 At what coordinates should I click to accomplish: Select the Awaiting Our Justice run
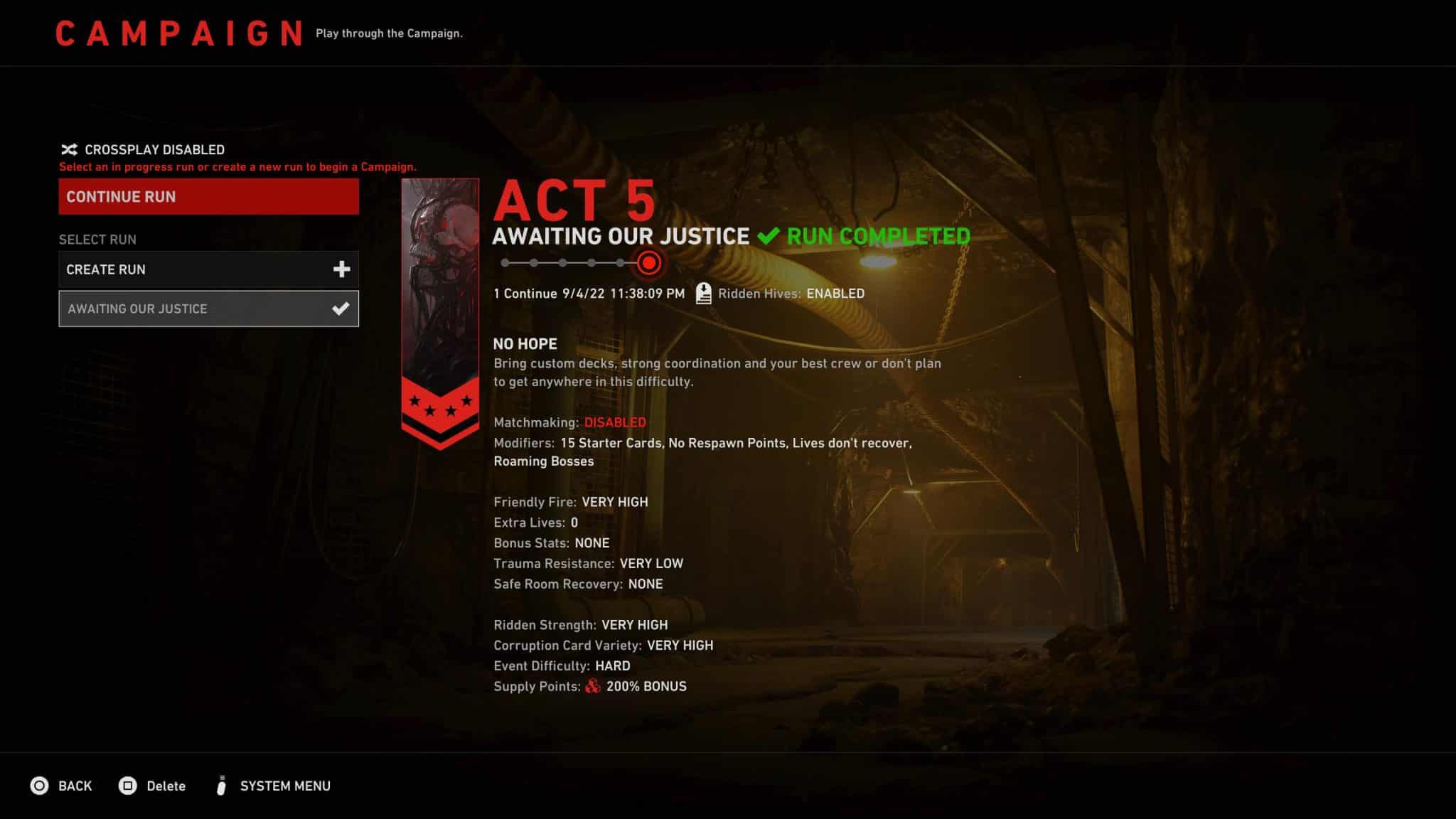tap(208, 309)
